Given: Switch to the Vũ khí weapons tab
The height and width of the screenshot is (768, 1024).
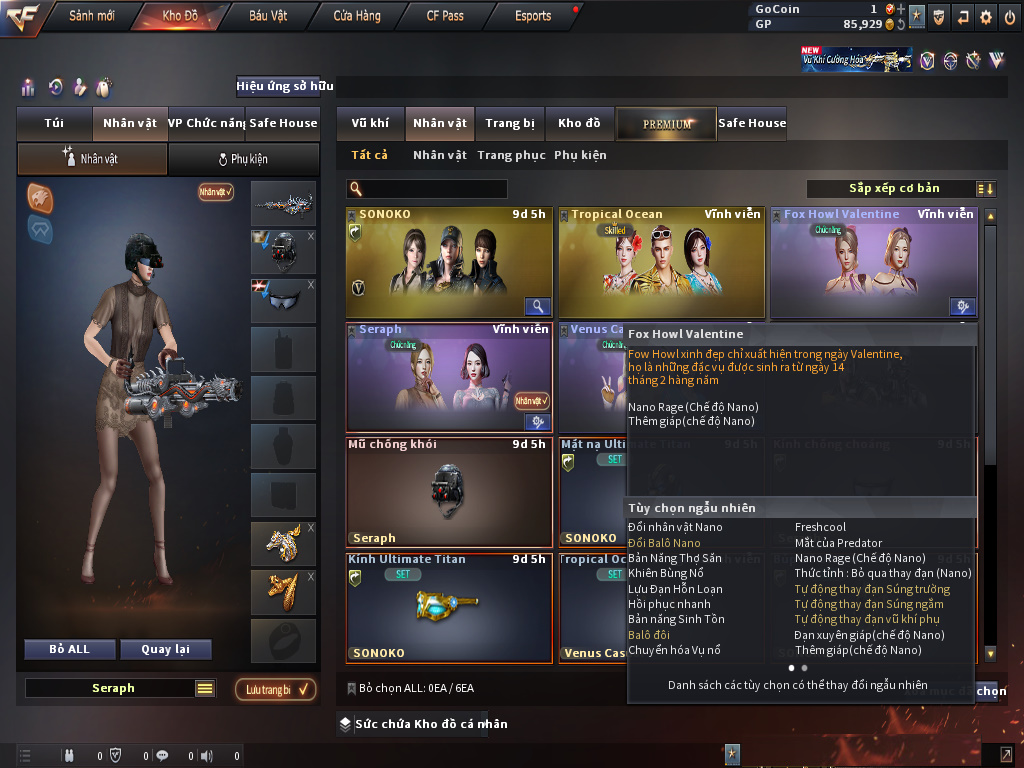Looking at the screenshot, I should click(370, 123).
